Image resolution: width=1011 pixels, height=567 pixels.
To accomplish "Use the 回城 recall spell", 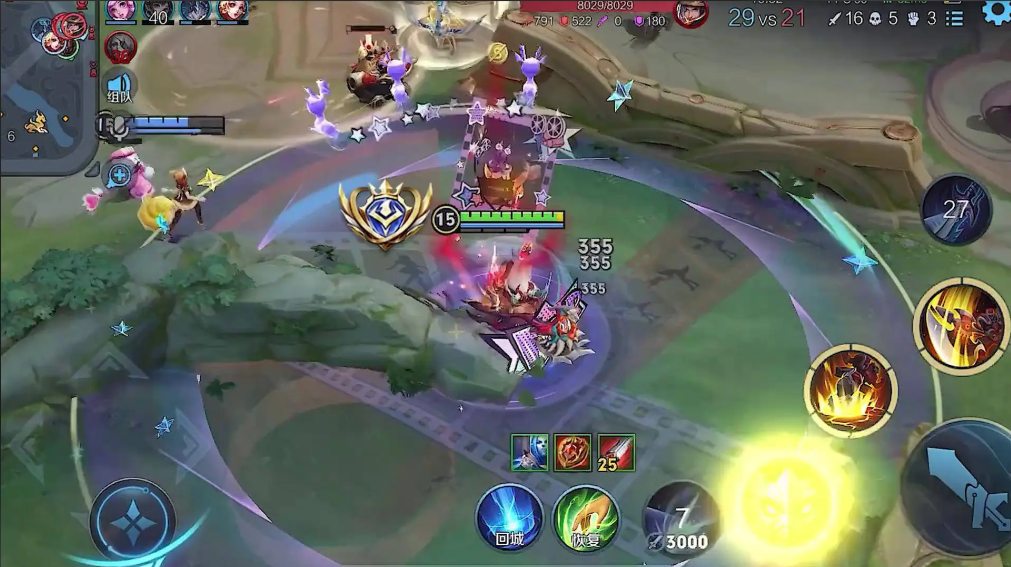I will pos(509,517).
